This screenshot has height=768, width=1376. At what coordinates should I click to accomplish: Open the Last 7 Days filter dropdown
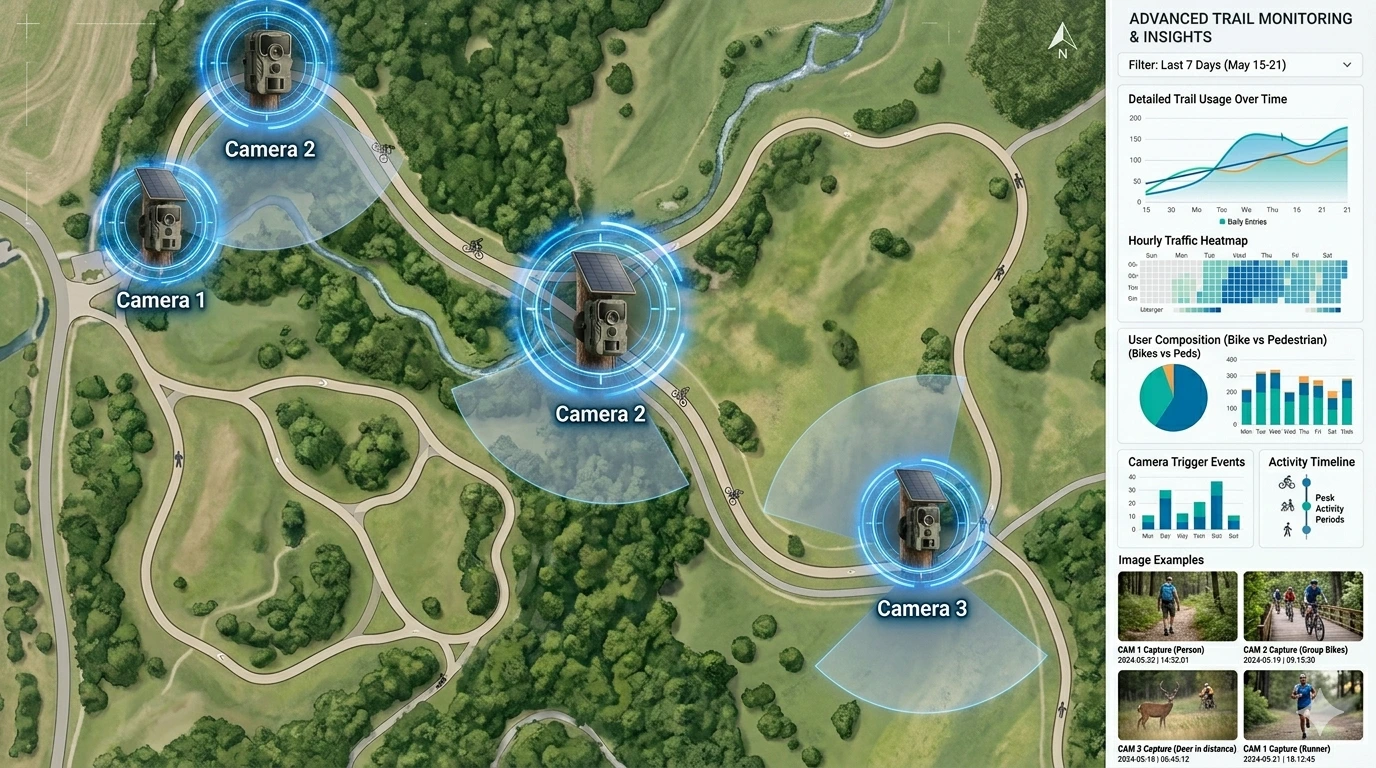pyautogui.click(x=1240, y=64)
